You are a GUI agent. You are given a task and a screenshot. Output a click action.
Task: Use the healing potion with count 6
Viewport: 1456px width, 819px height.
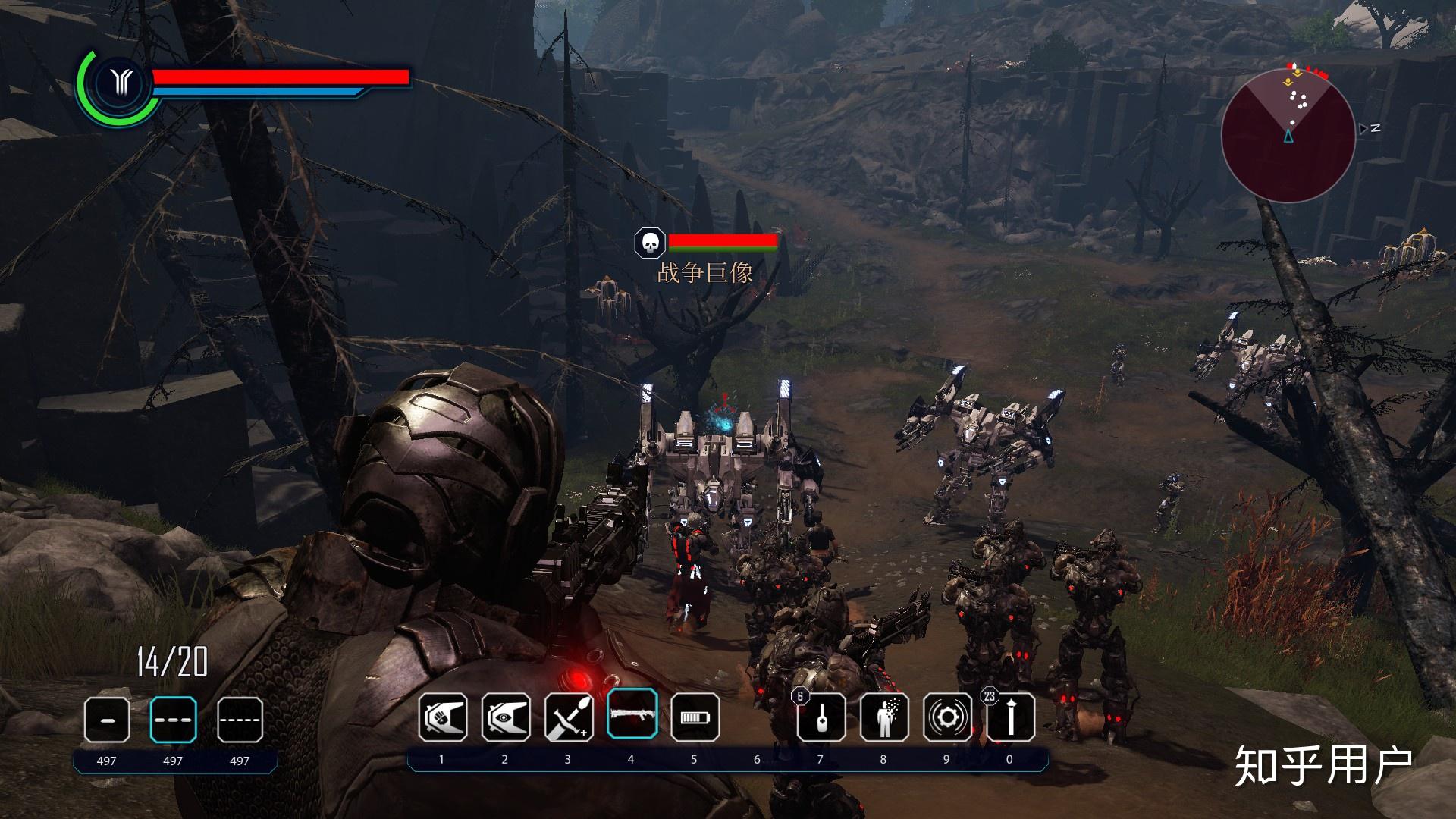click(x=821, y=717)
